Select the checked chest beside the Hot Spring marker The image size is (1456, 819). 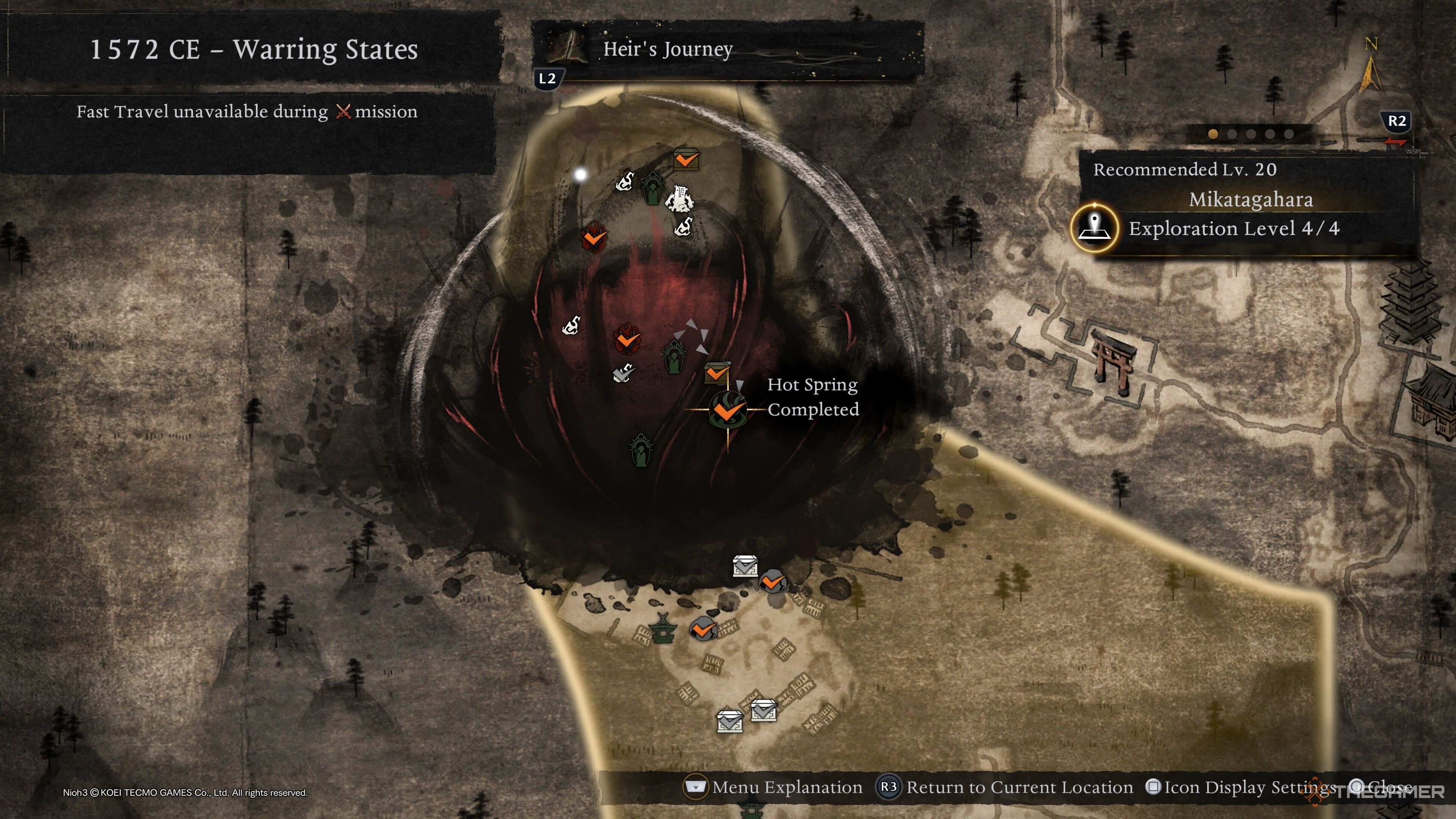[717, 372]
